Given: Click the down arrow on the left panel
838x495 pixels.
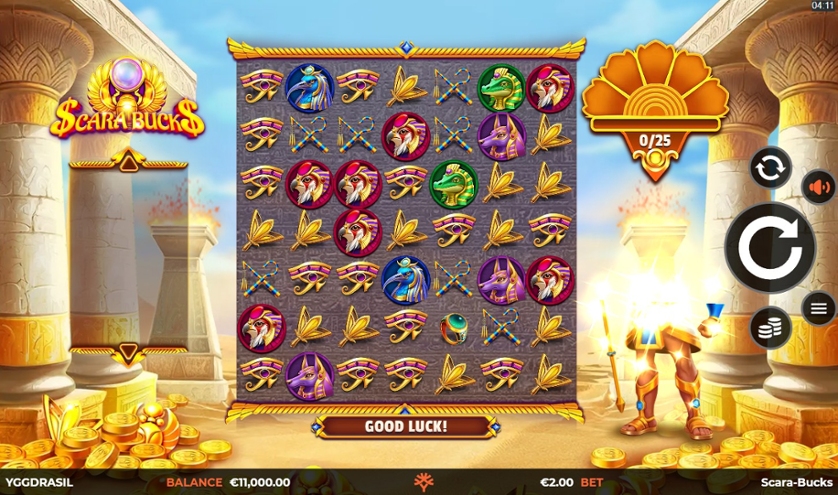Looking at the screenshot, I should [x=126, y=351].
